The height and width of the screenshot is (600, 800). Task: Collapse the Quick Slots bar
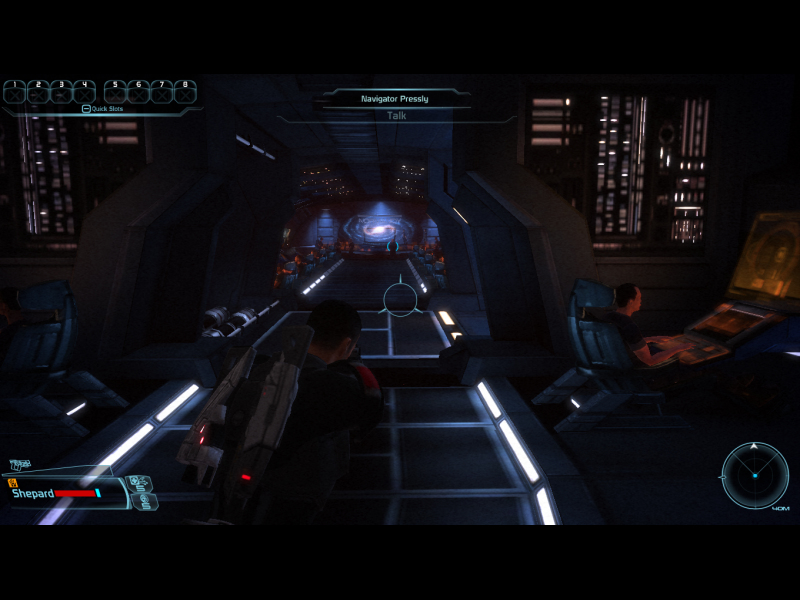pos(87,109)
